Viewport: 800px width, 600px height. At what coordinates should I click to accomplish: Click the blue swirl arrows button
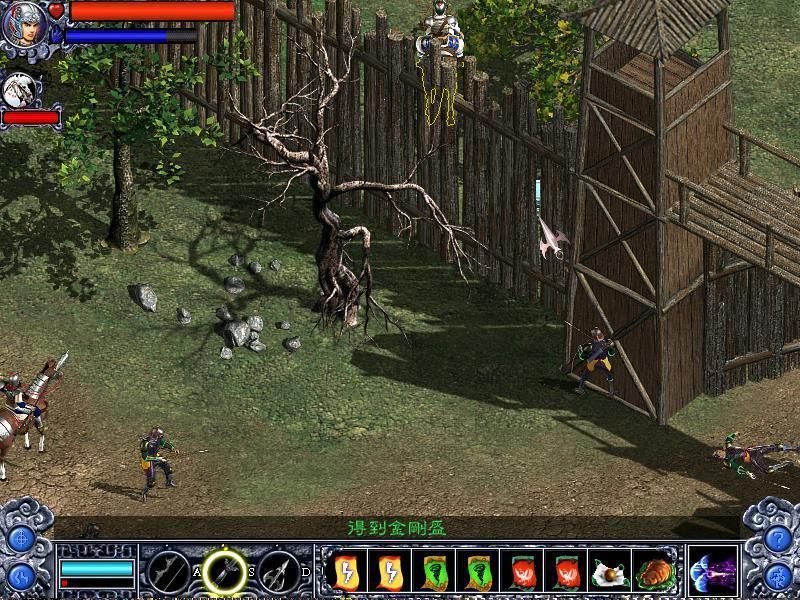coord(21,577)
